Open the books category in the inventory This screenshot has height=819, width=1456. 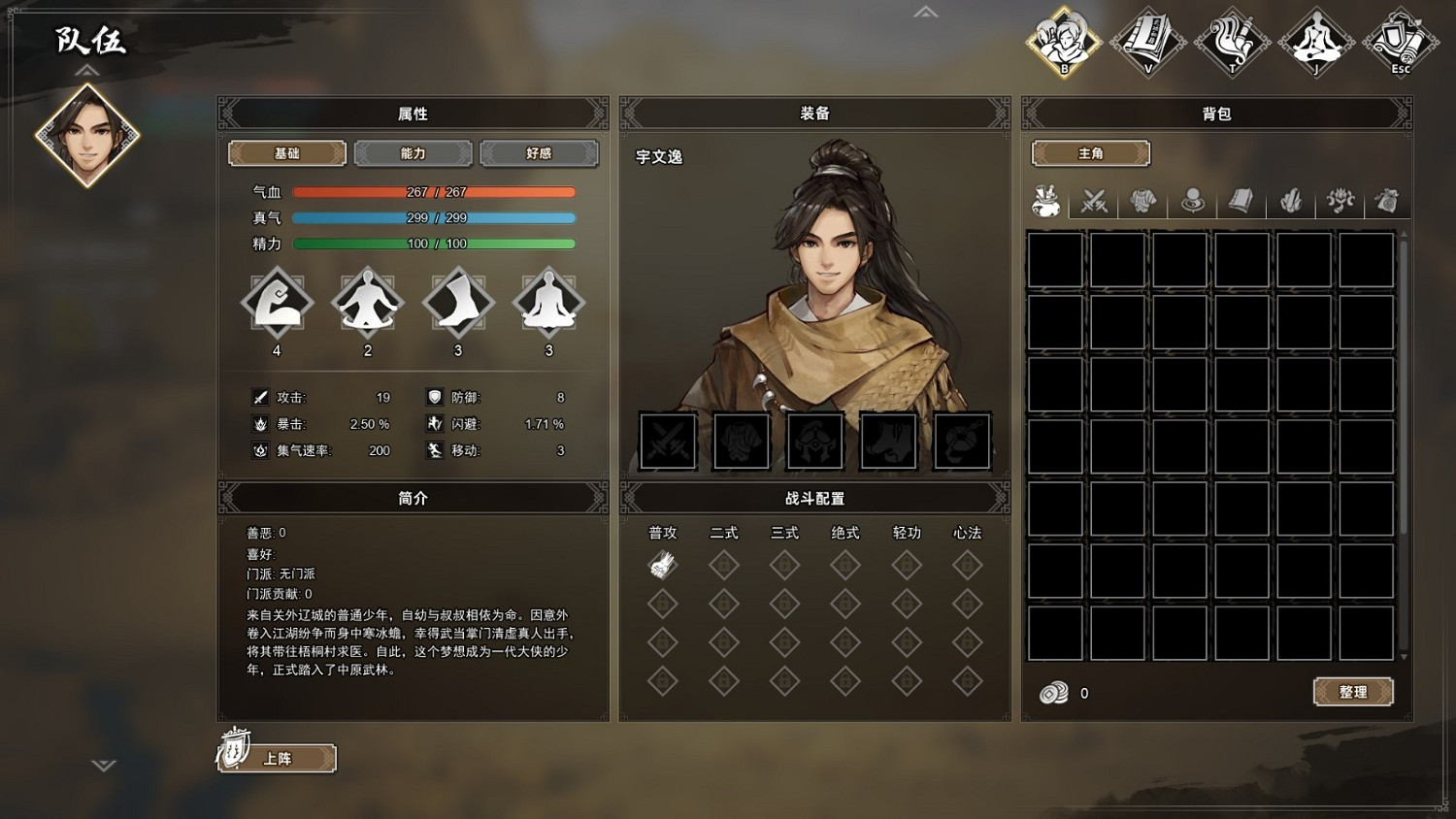[1241, 201]
